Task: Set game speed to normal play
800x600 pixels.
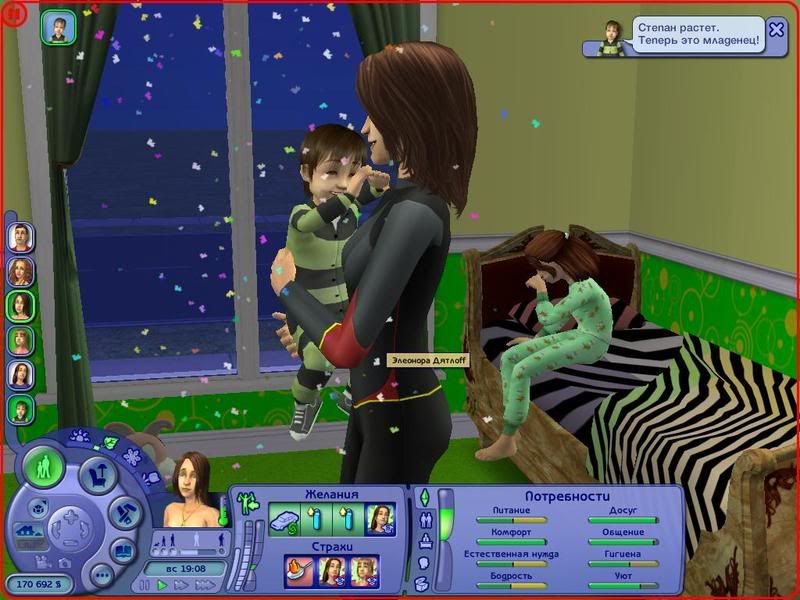Action: [x=161, y=584]
